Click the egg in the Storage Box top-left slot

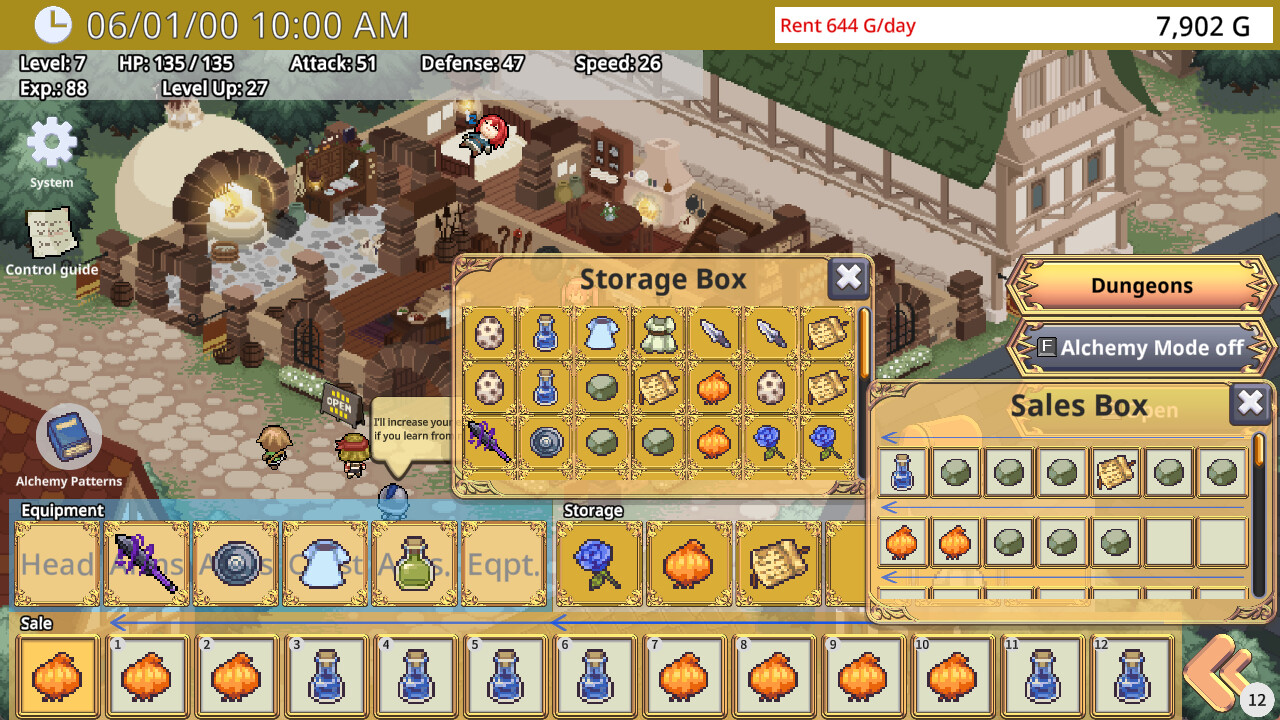[x=489, y=332]
